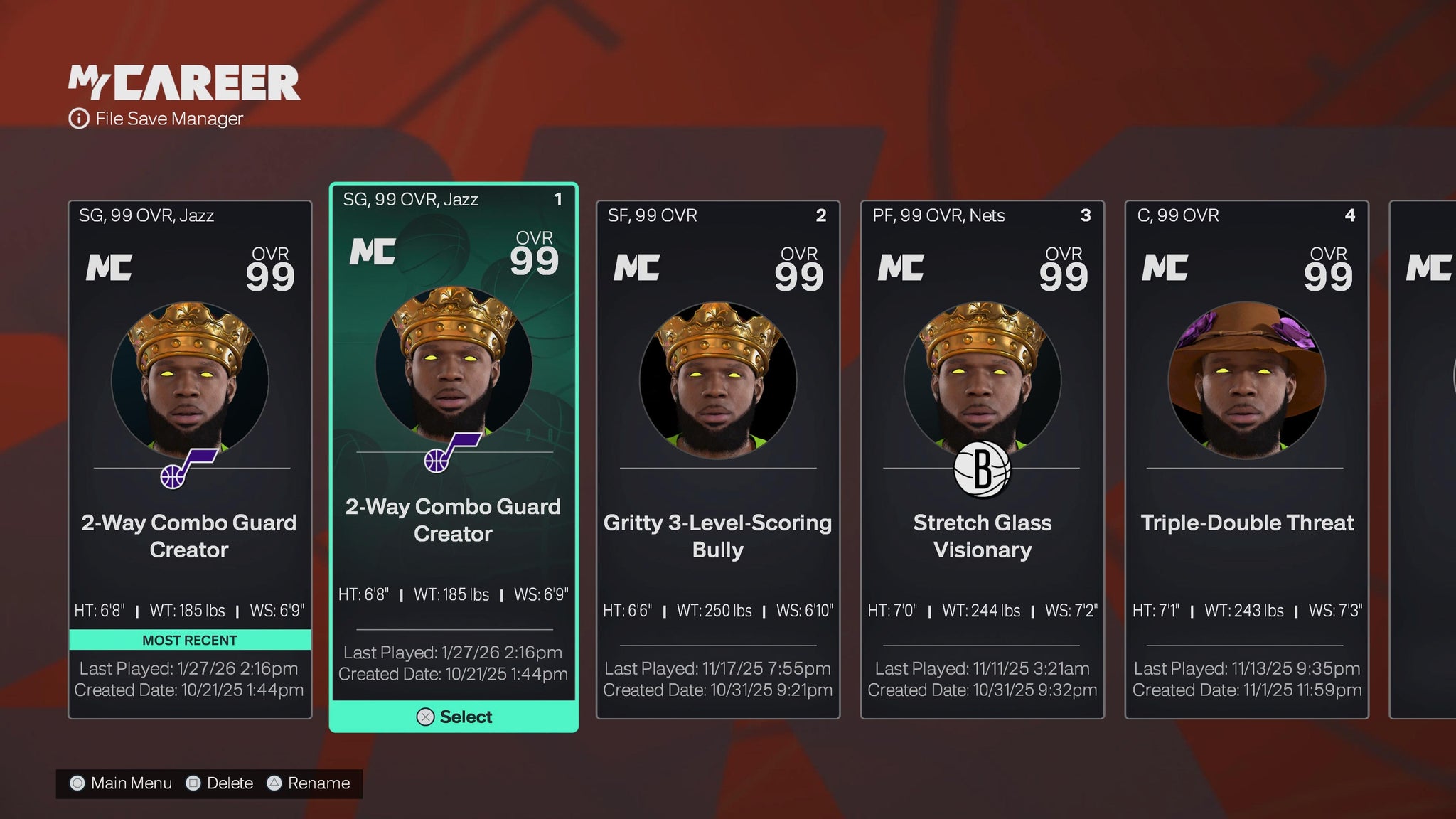Pick the Stretch Glass Visionary Nets save

point(983,459)
